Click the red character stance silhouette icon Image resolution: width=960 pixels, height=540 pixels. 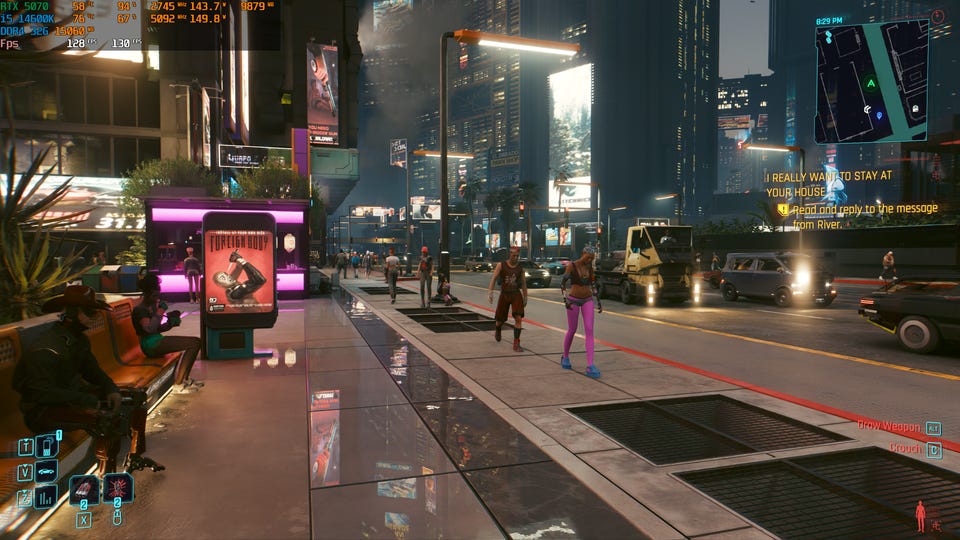click(x=920, y=516)
